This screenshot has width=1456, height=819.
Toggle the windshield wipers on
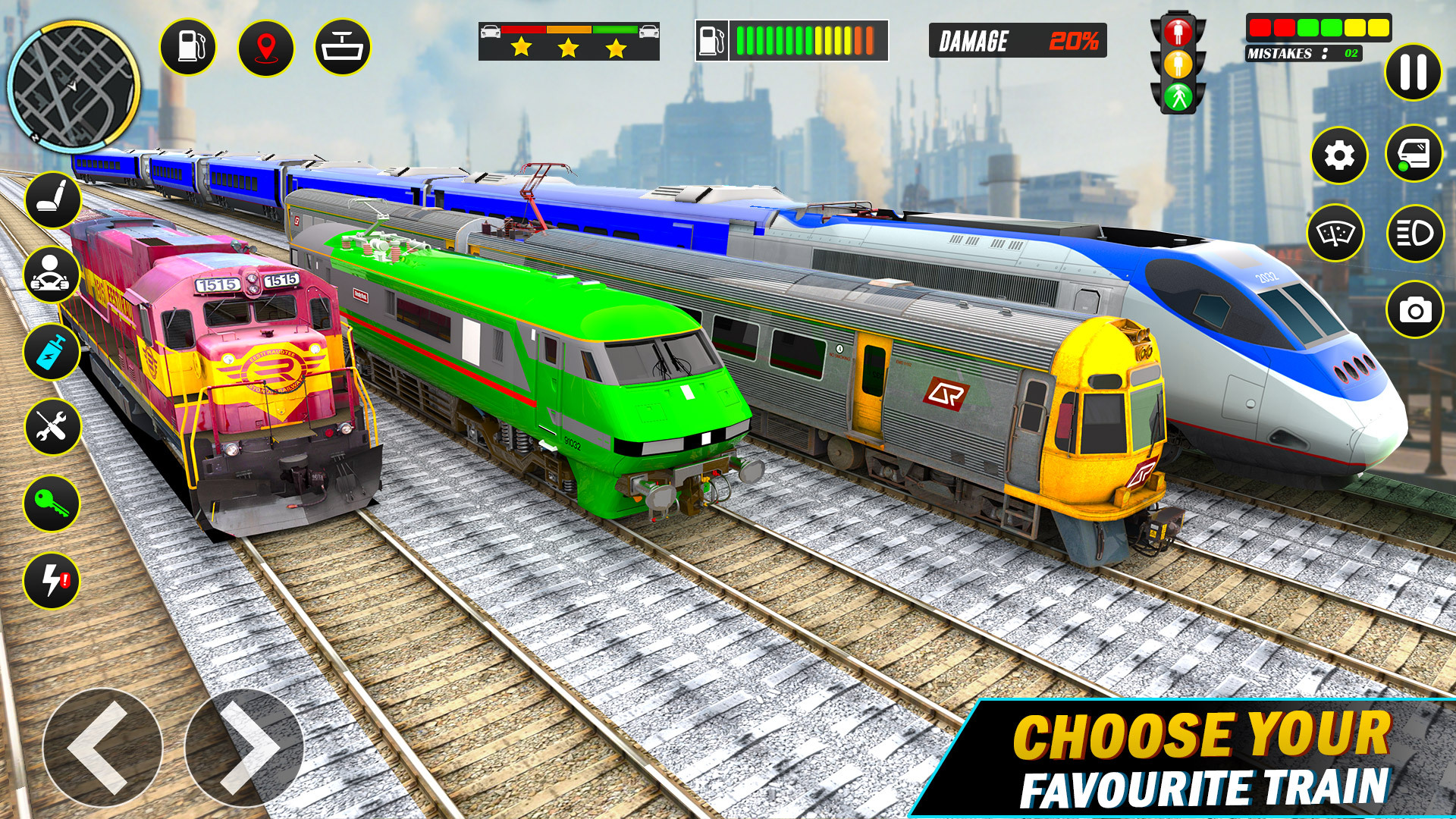tap(1338, 231)
